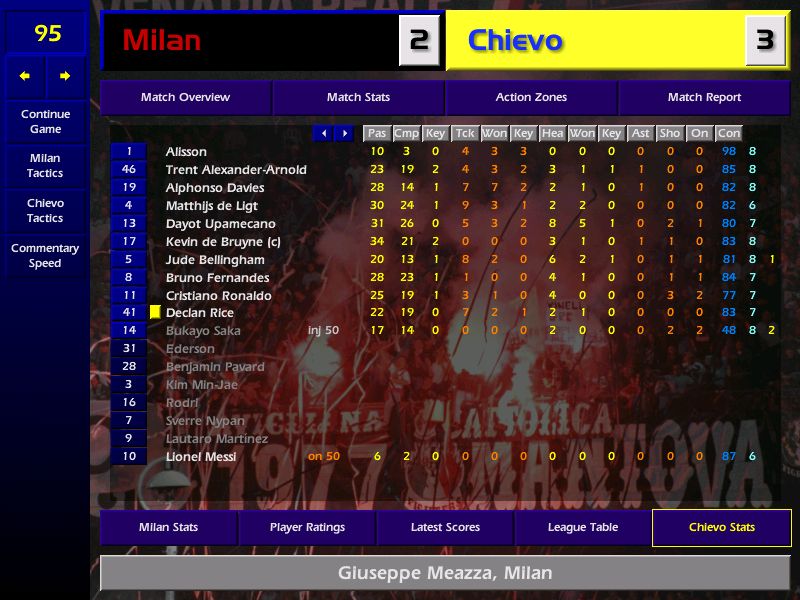Switch to Match Overview tab
This screenshot has height=600, width=800.
(185, 97)
